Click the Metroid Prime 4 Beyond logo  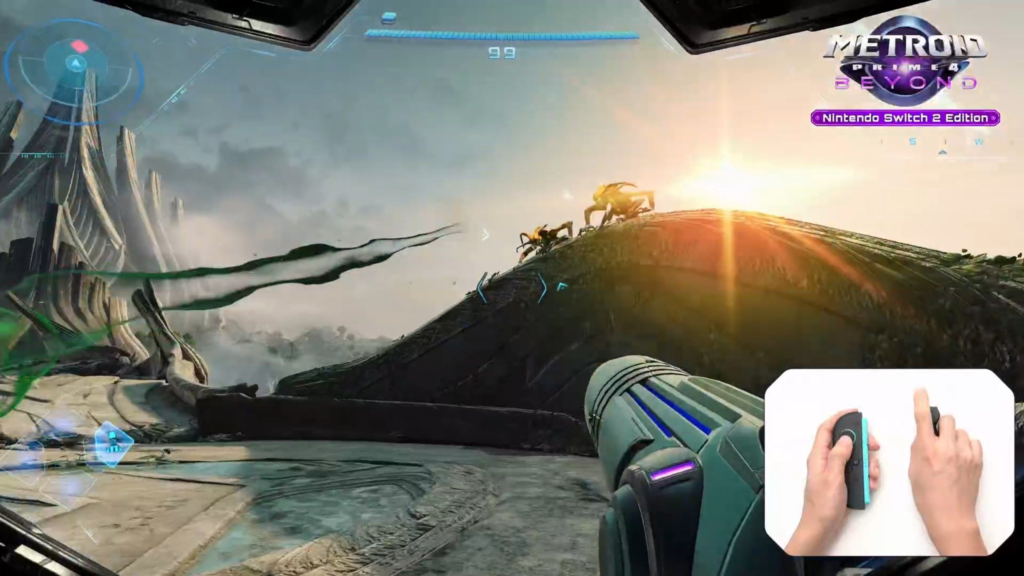[x=905, y=60]
